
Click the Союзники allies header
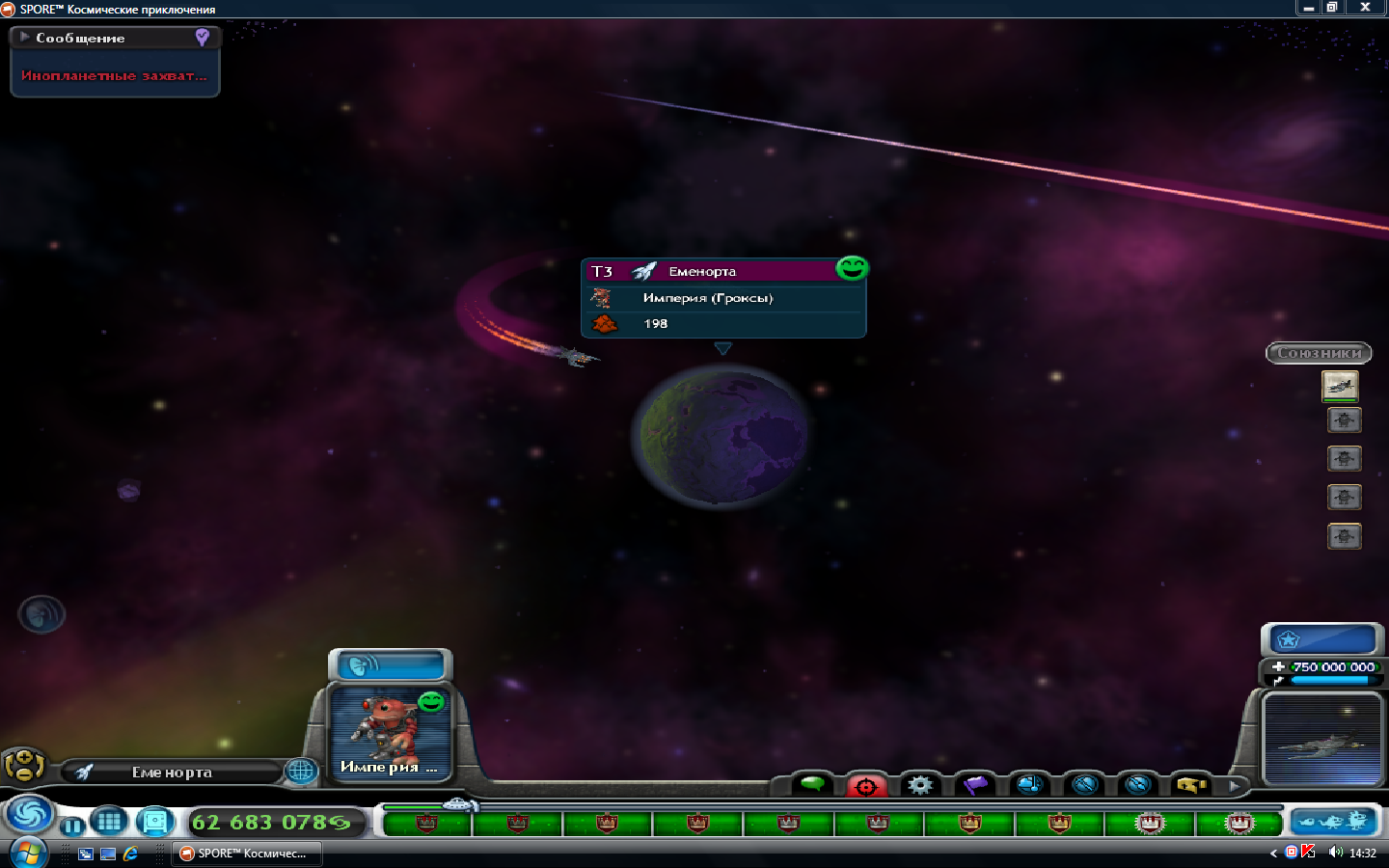[1319, 353]
